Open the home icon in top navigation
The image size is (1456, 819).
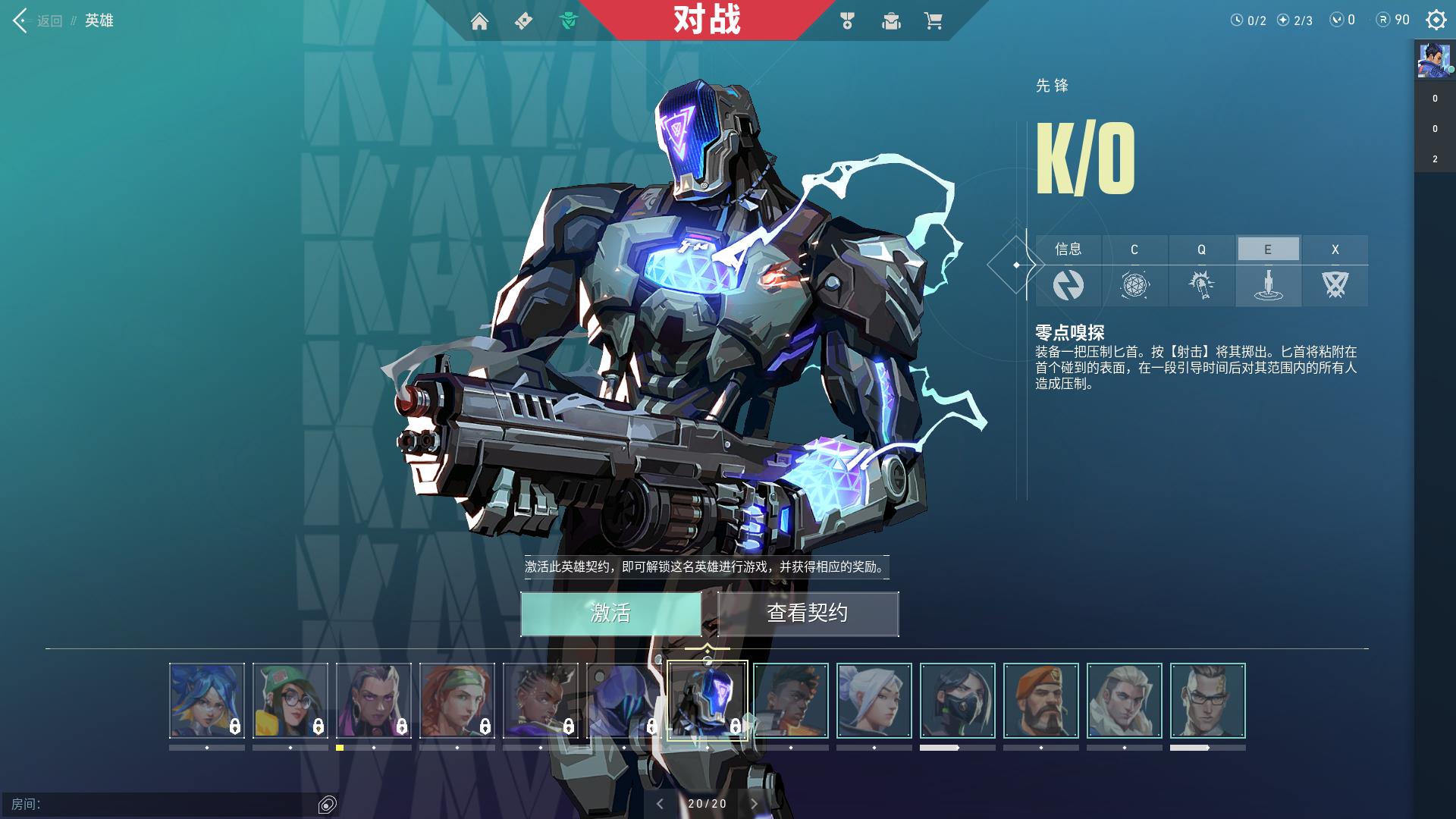pos(479,21)
